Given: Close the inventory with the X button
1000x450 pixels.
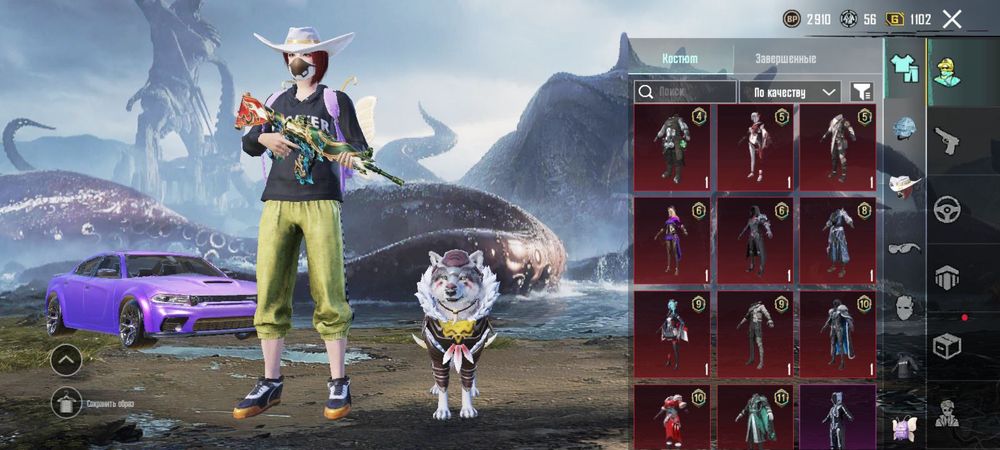Looking at the screenshot, I should click(952, 19).
